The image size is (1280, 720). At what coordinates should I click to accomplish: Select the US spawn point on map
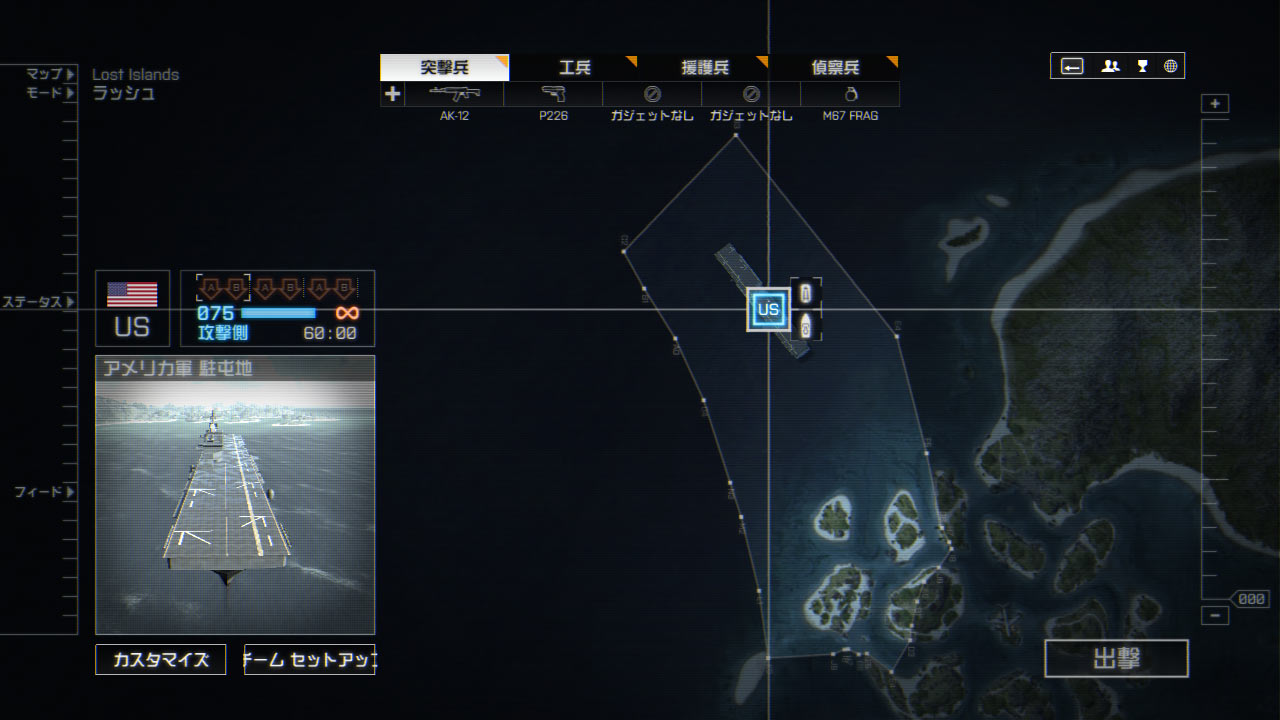pos(768,309)
